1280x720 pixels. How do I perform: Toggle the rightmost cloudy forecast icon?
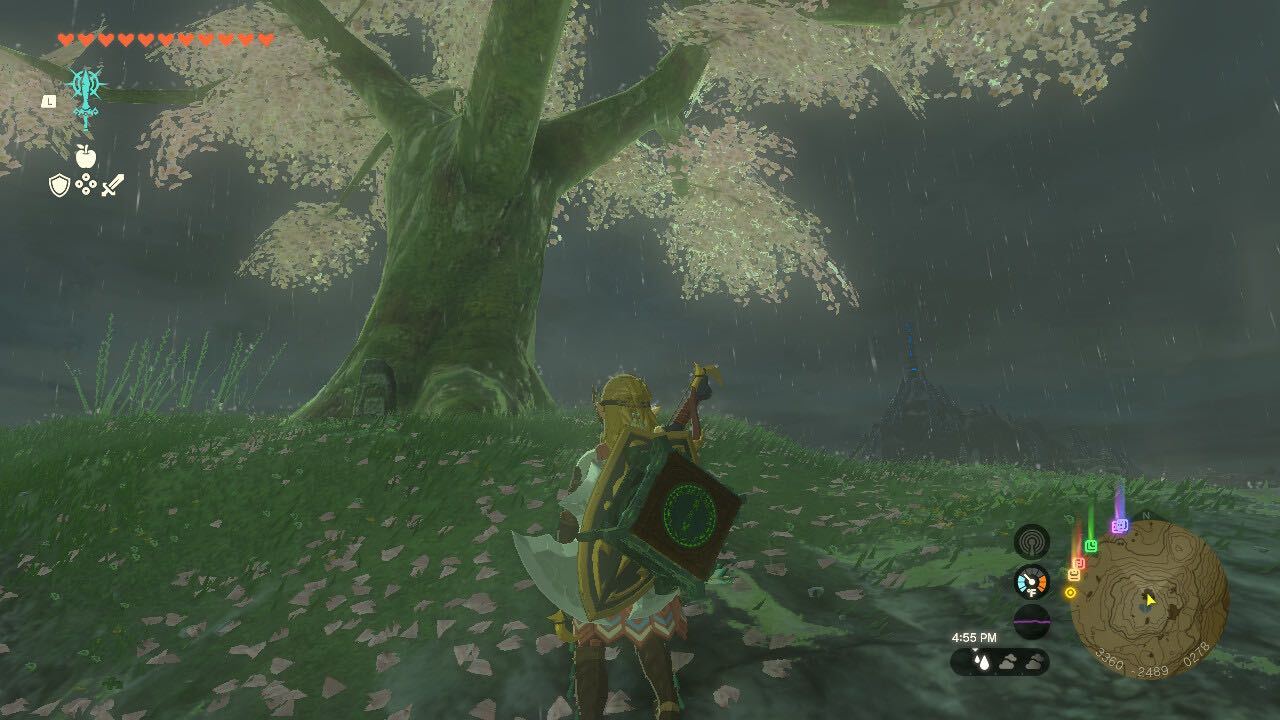[1034, 662]
